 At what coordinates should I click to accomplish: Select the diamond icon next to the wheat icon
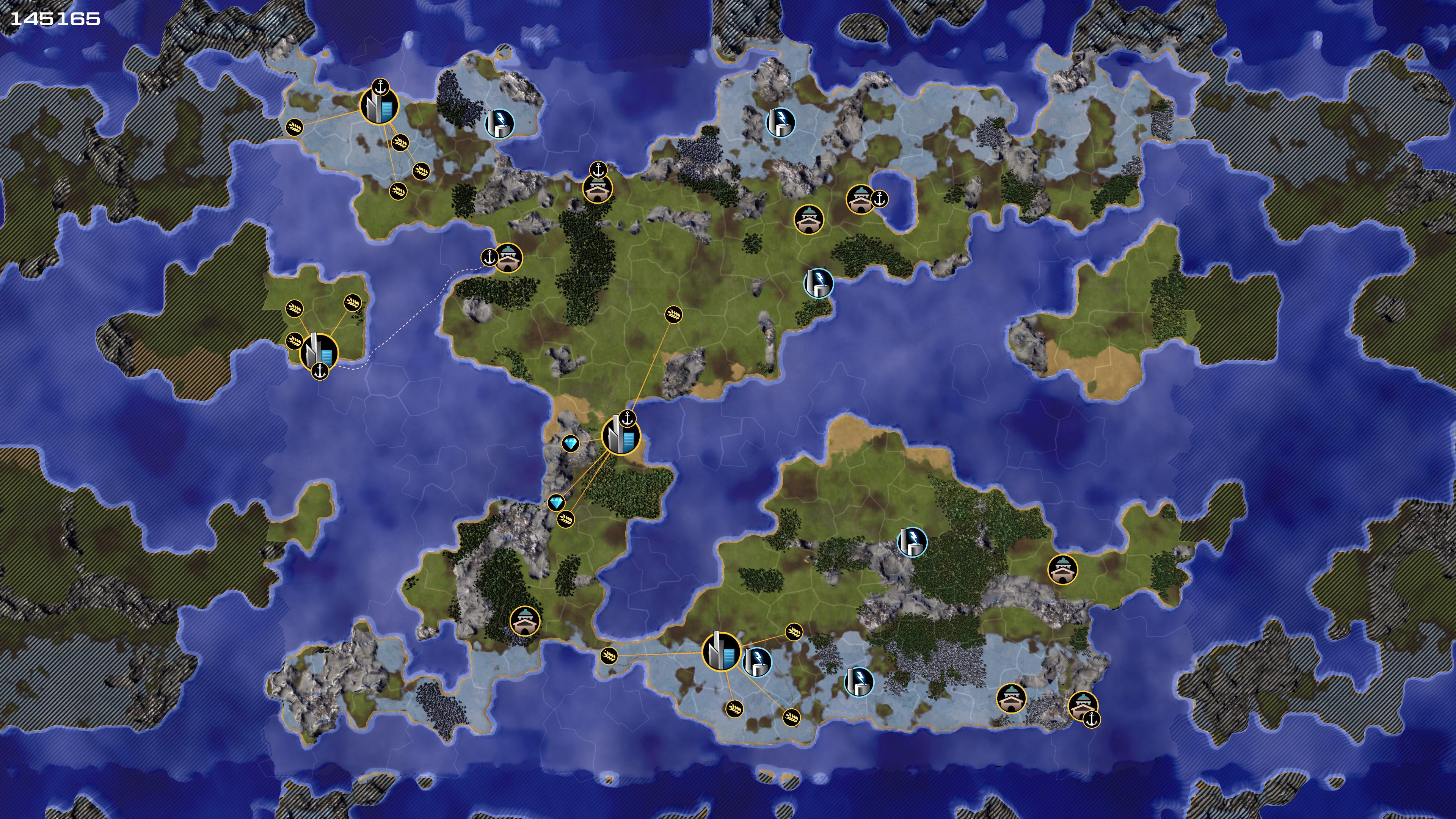(x=556, y=502)
